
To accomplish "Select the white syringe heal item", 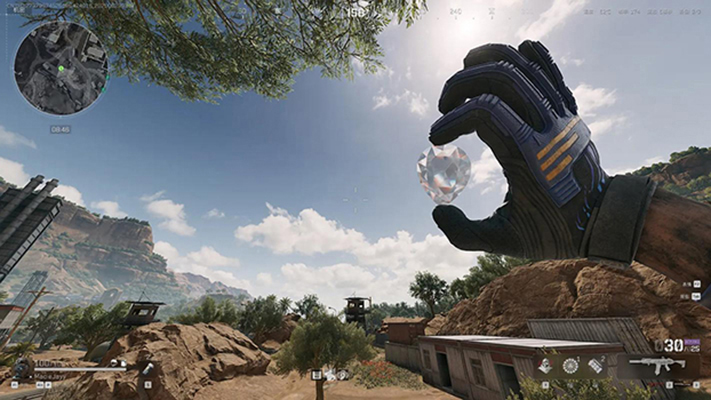I will [147, 369].
